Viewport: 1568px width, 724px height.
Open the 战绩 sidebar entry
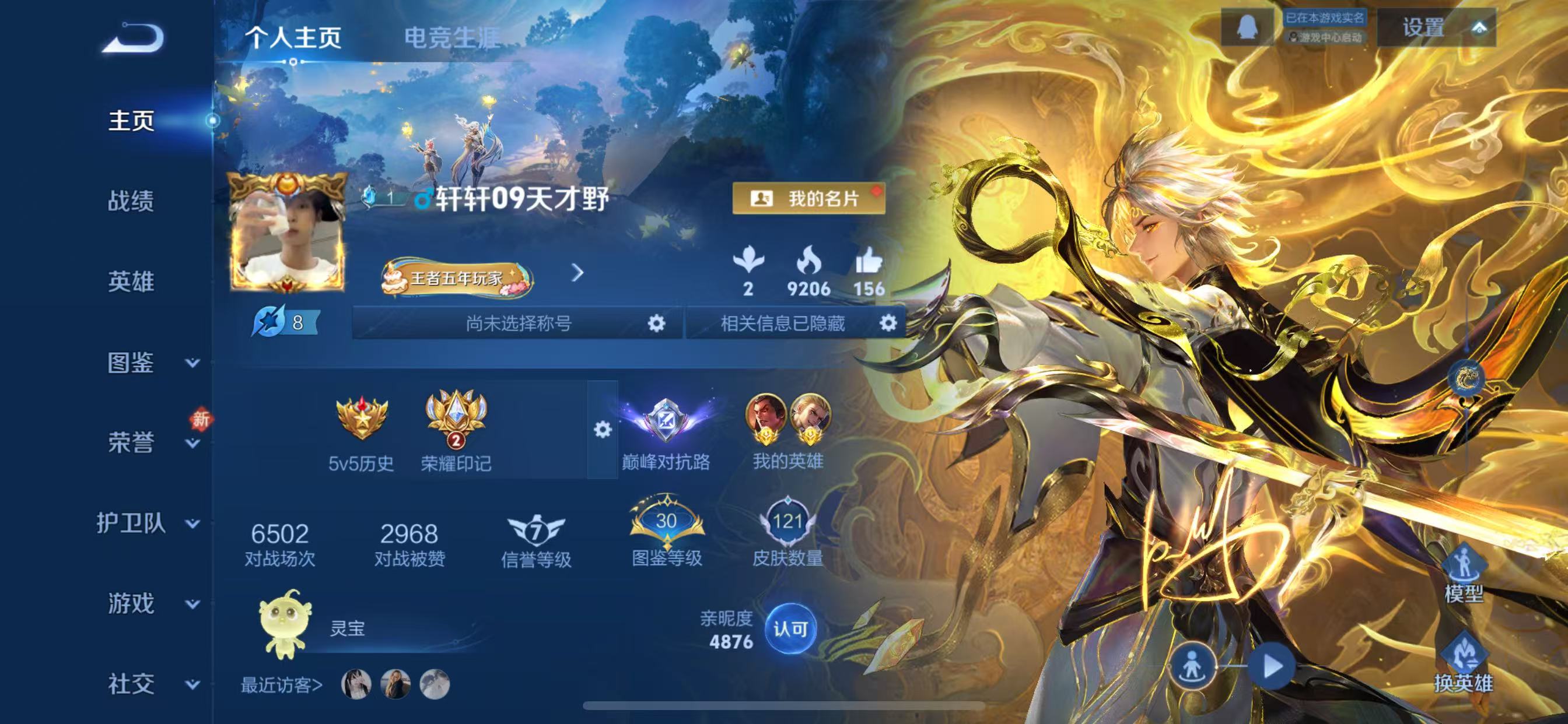pyautogui.click(x=131, y=201)
